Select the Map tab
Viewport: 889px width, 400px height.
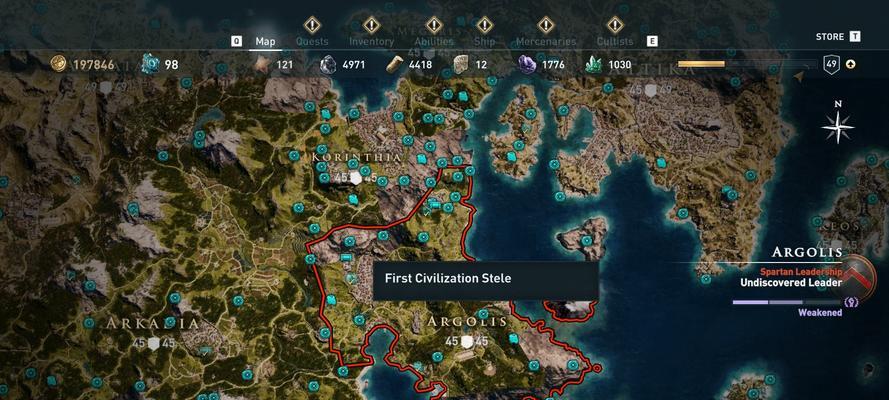[x=265, y=41]
